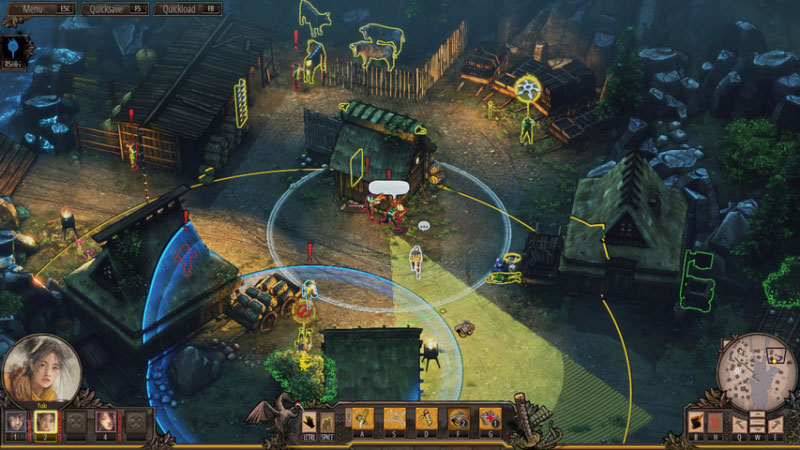Viewport: 800px width, 450px height.
Task: Toggle the red icon labelled H
Action: pos(715,422)
